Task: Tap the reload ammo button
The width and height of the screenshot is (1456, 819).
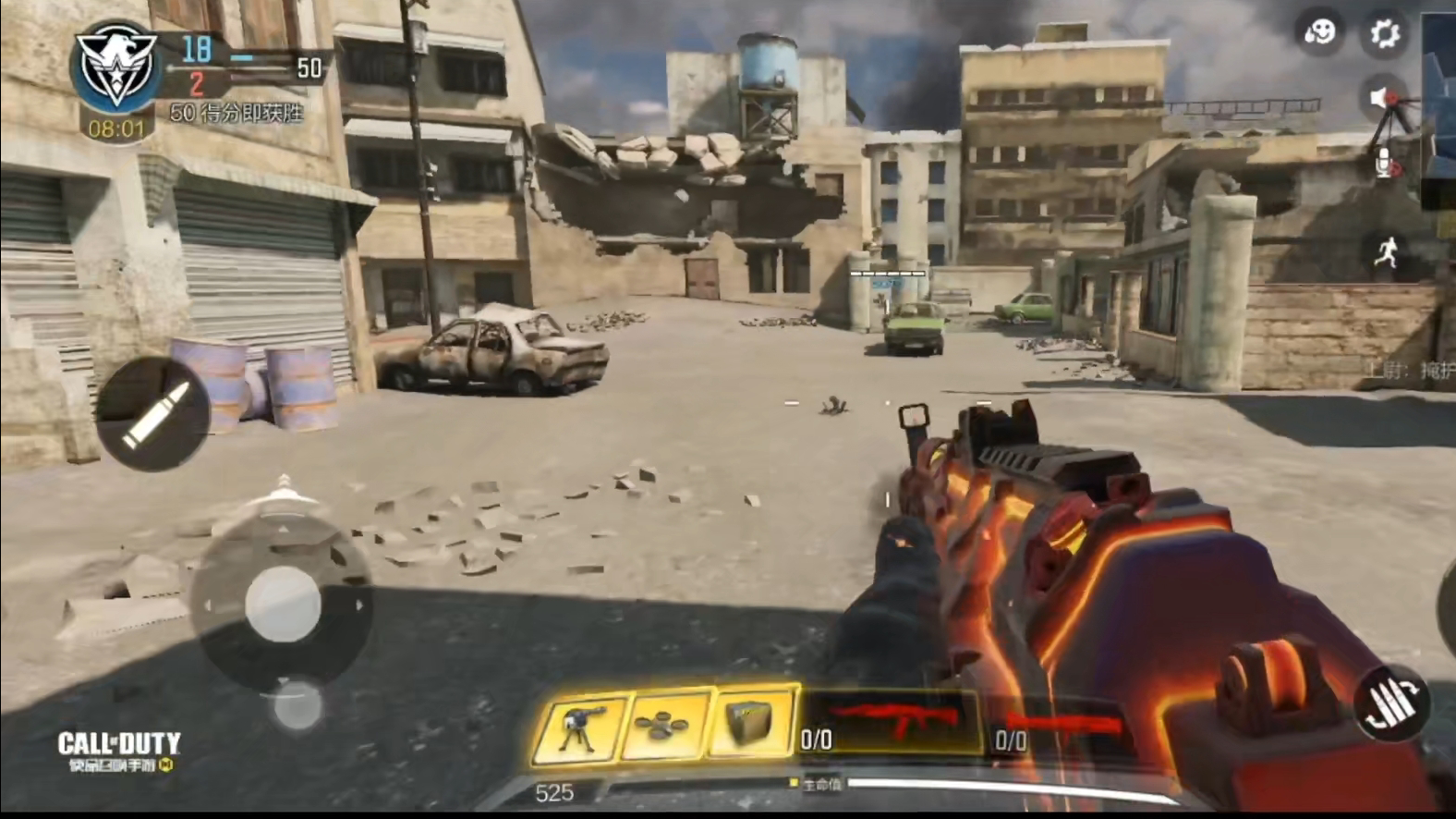Action: click(1392, 704)
